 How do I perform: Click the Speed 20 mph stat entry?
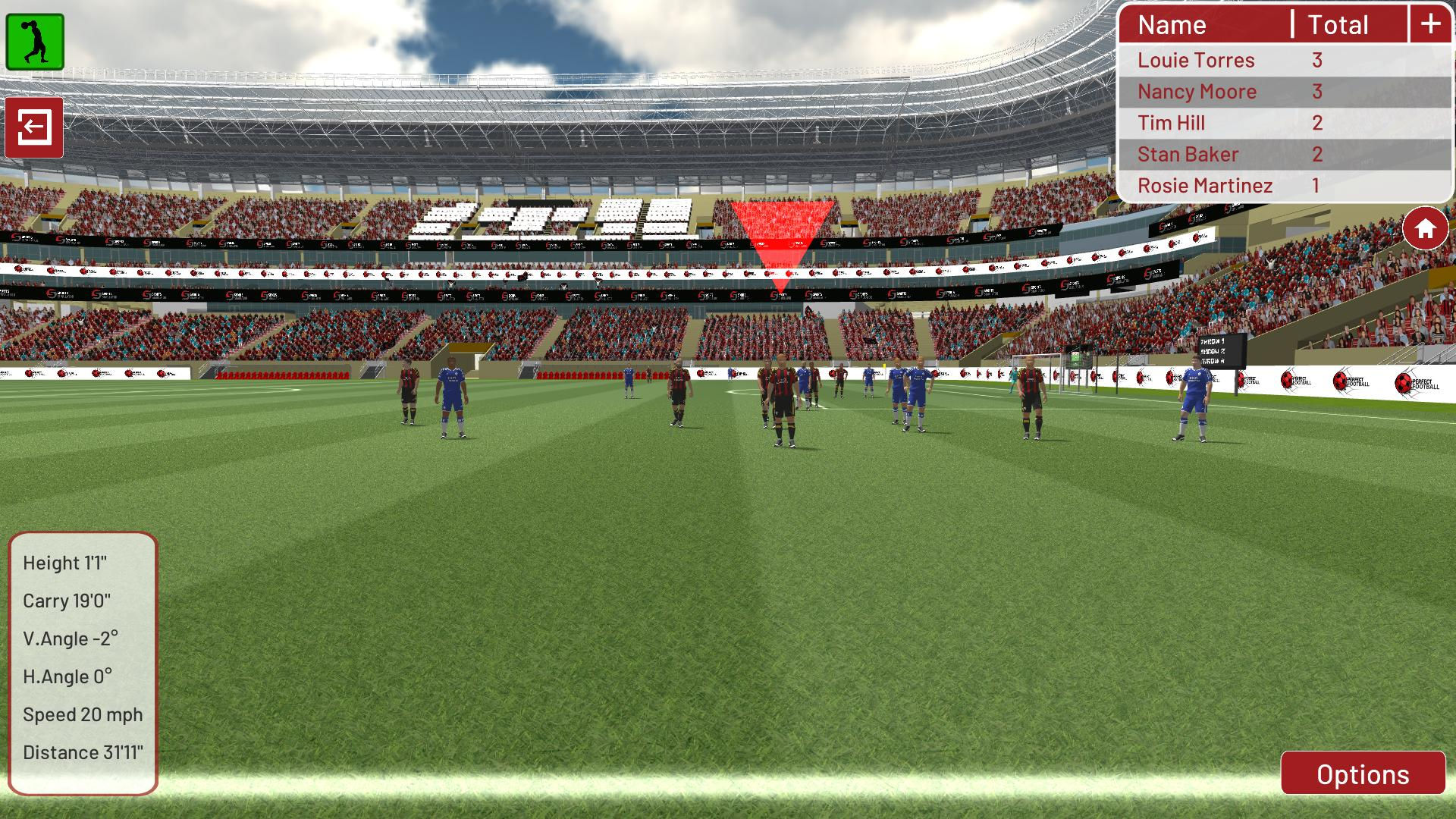click(82, 714)
